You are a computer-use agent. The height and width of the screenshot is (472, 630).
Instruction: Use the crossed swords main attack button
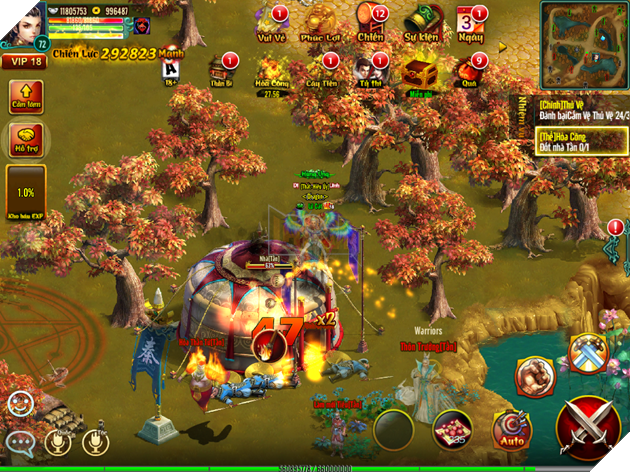(x=591, y=426)
